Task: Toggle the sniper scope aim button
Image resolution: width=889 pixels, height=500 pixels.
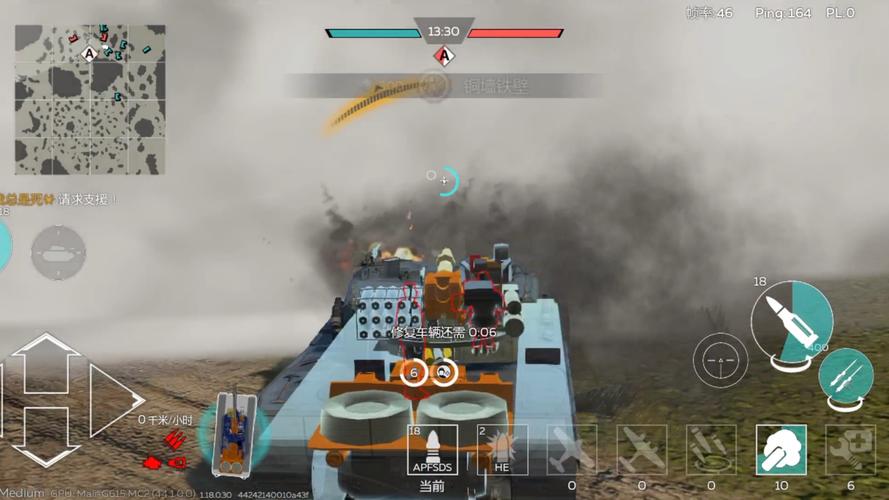Action: (x=720, y=359)
